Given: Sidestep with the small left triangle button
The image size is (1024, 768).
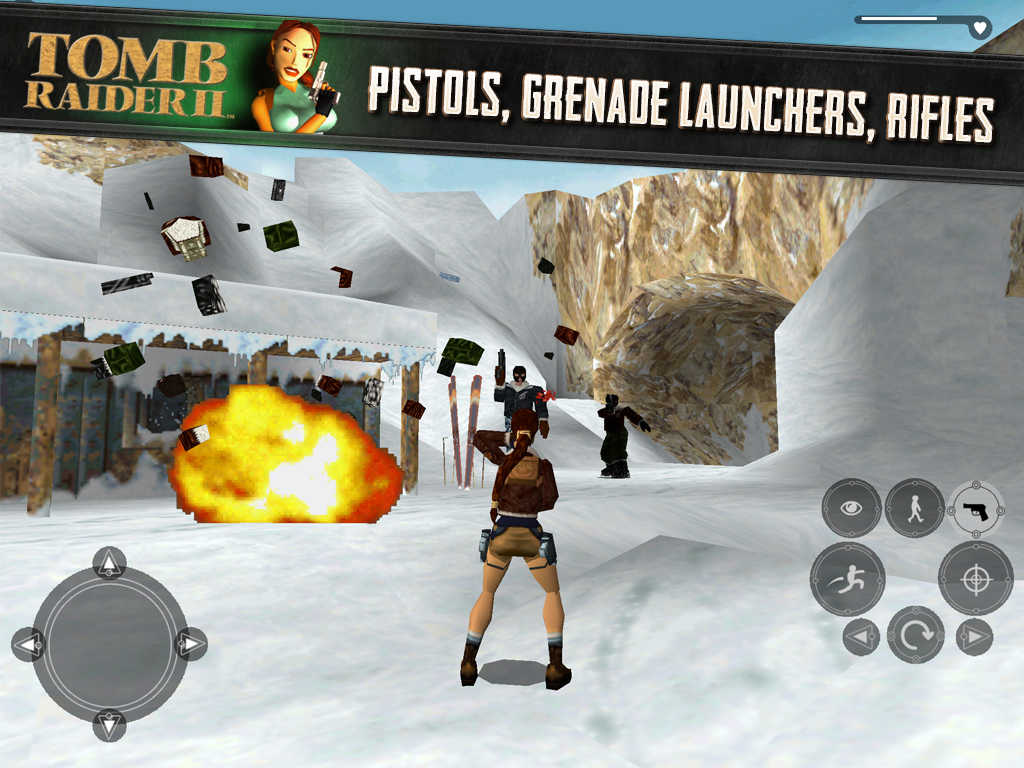Looking at the screenshot, I should (860, 636).
